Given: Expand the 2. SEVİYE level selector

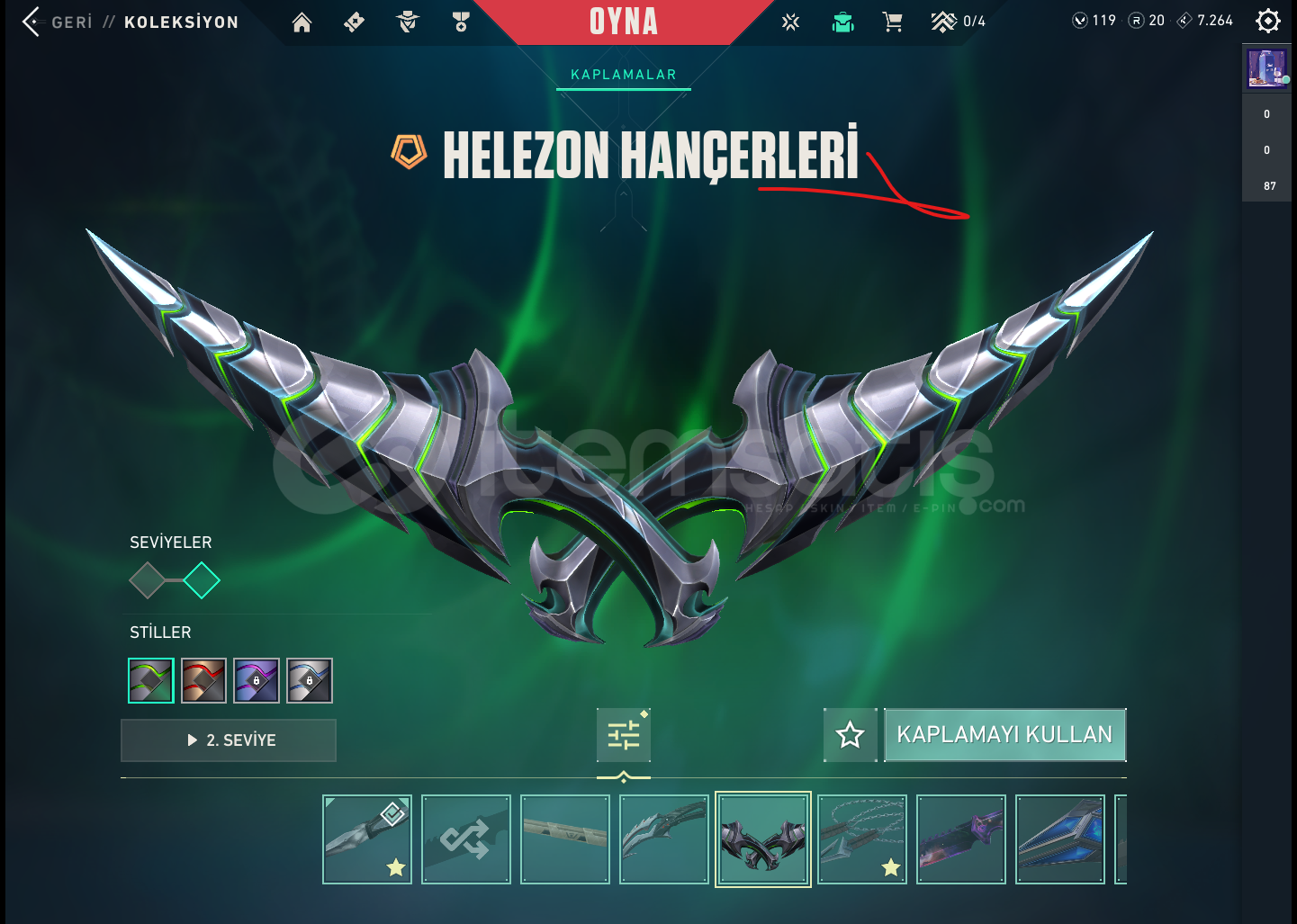Looking at the screenshot, I should point(228,740).
